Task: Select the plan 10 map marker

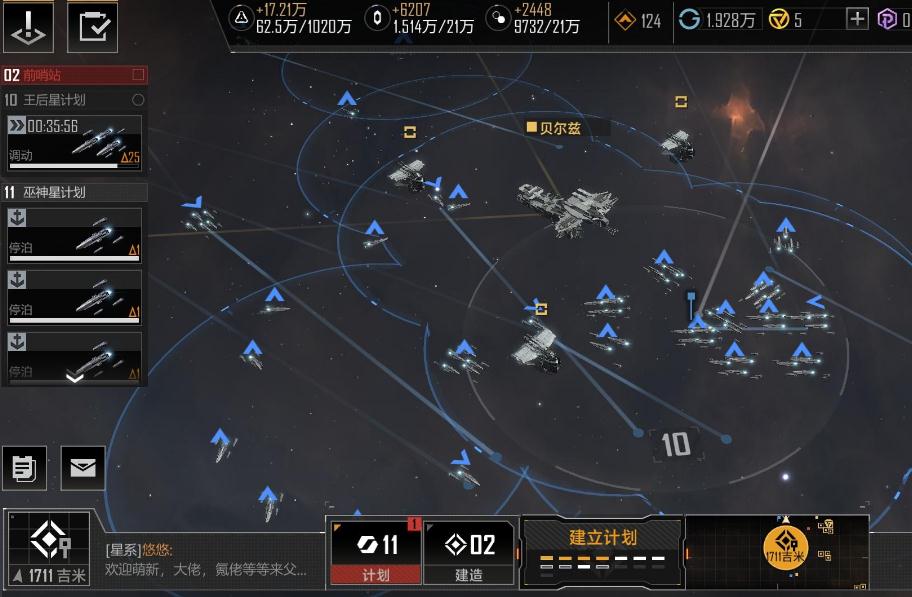Action: (675, 444)
